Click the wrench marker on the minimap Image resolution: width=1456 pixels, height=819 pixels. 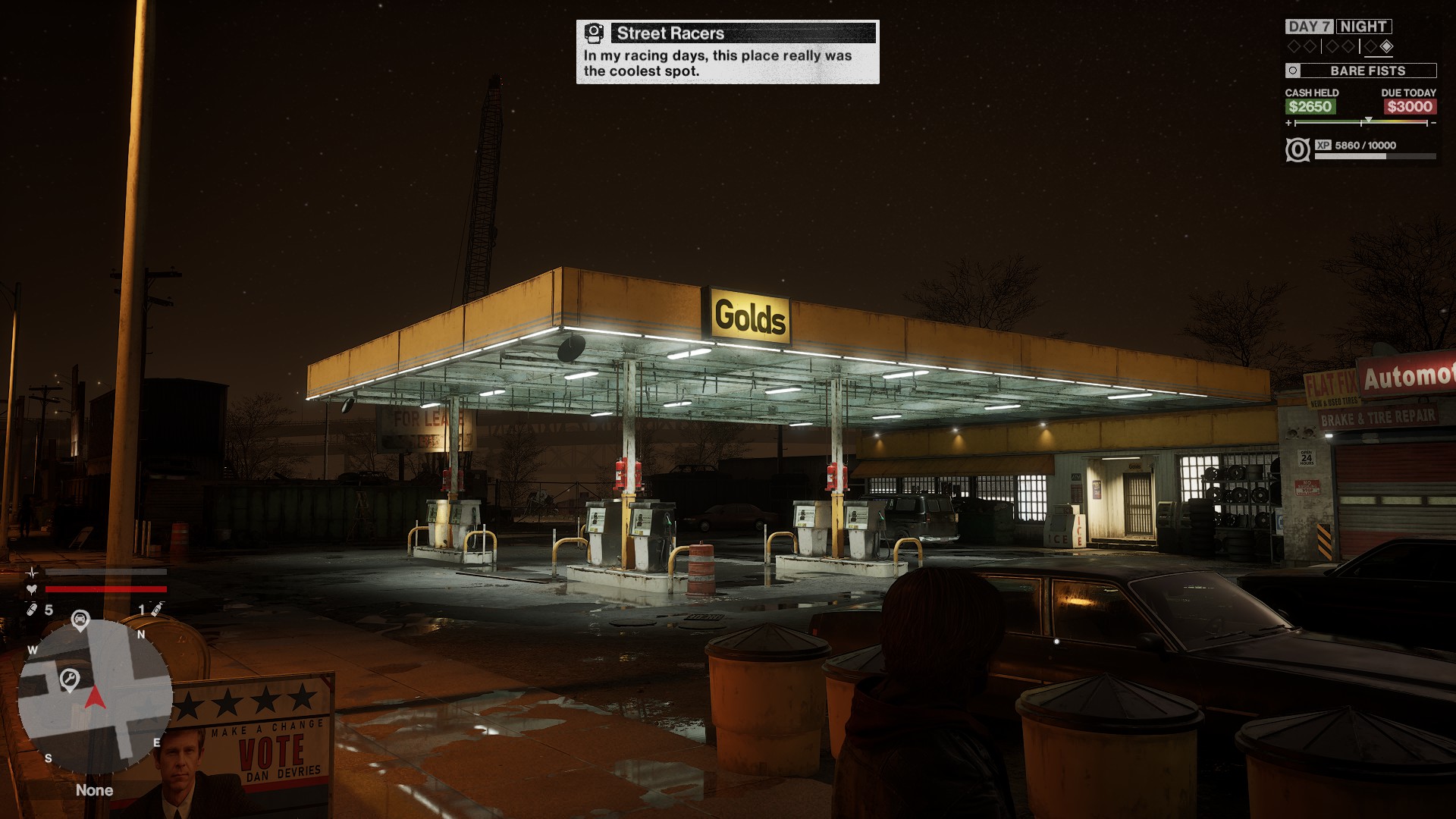(70, 679)
